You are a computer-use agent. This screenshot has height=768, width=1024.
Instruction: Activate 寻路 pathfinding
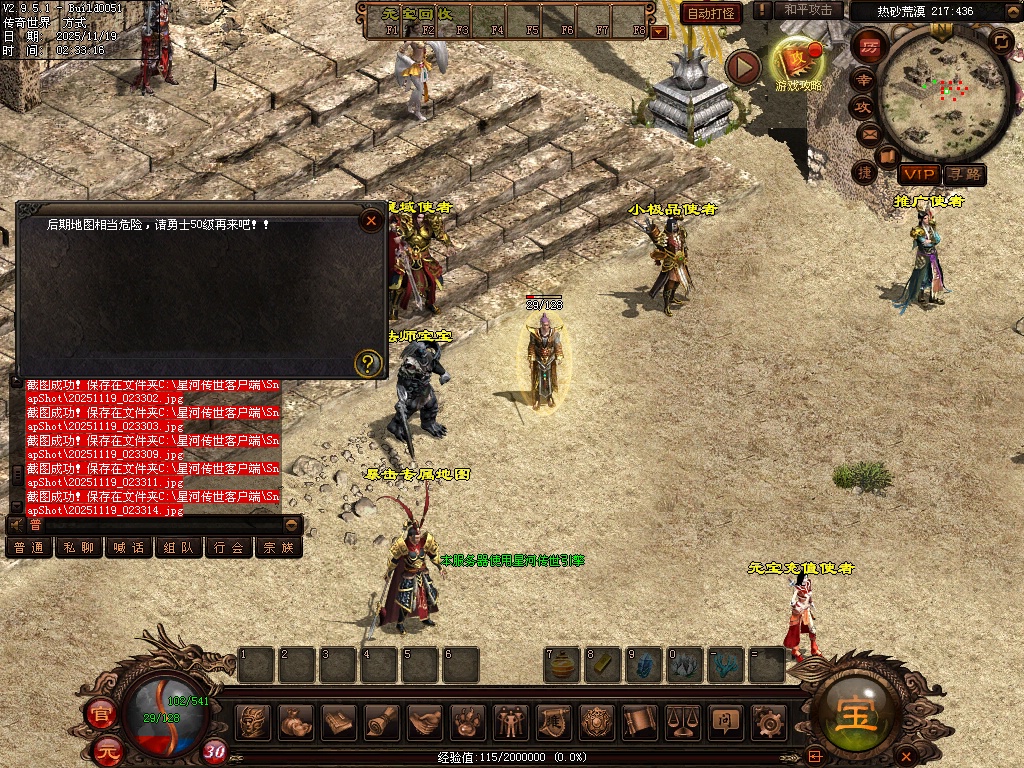coord(964,174)
